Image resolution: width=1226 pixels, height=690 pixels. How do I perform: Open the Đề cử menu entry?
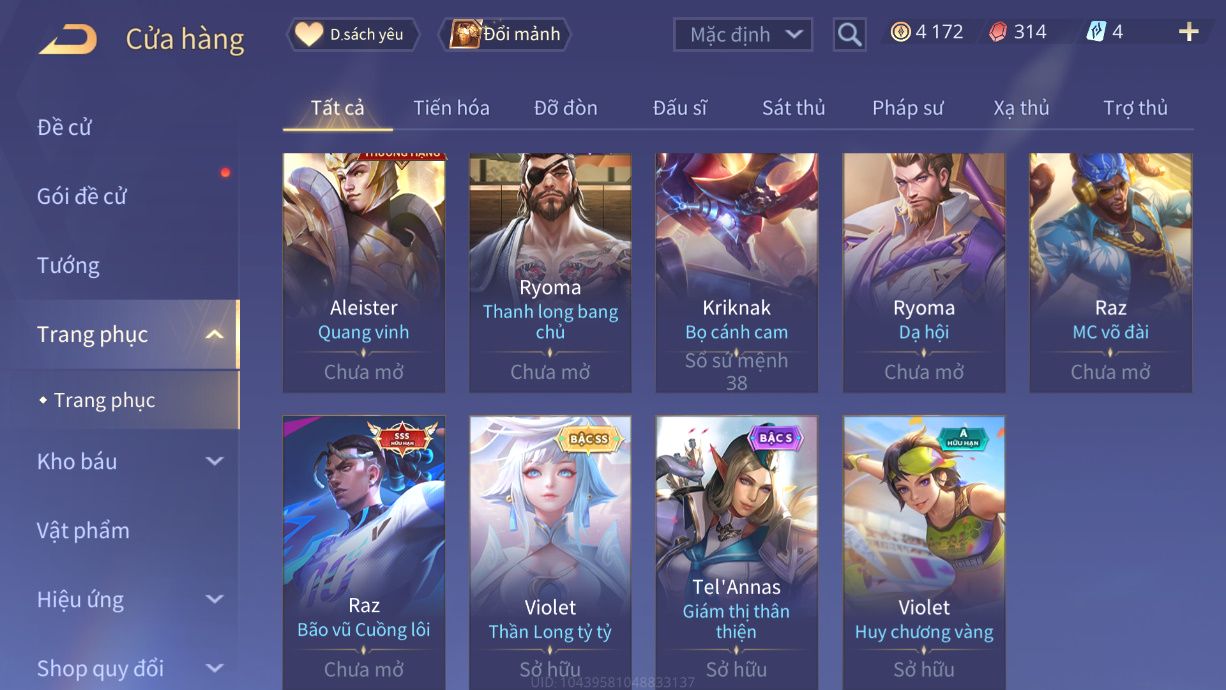(65, 127)
